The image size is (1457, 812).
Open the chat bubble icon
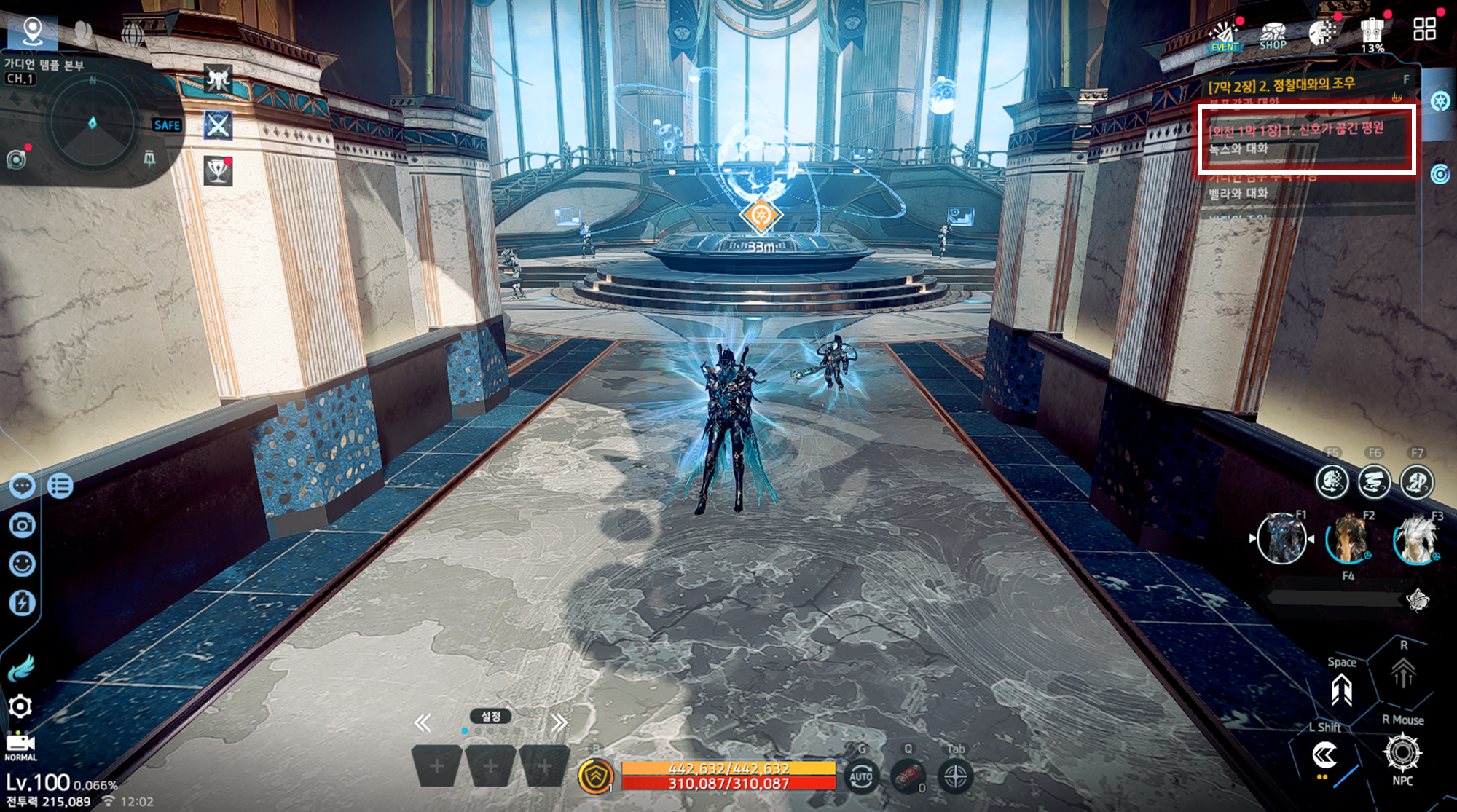(23, 485)
